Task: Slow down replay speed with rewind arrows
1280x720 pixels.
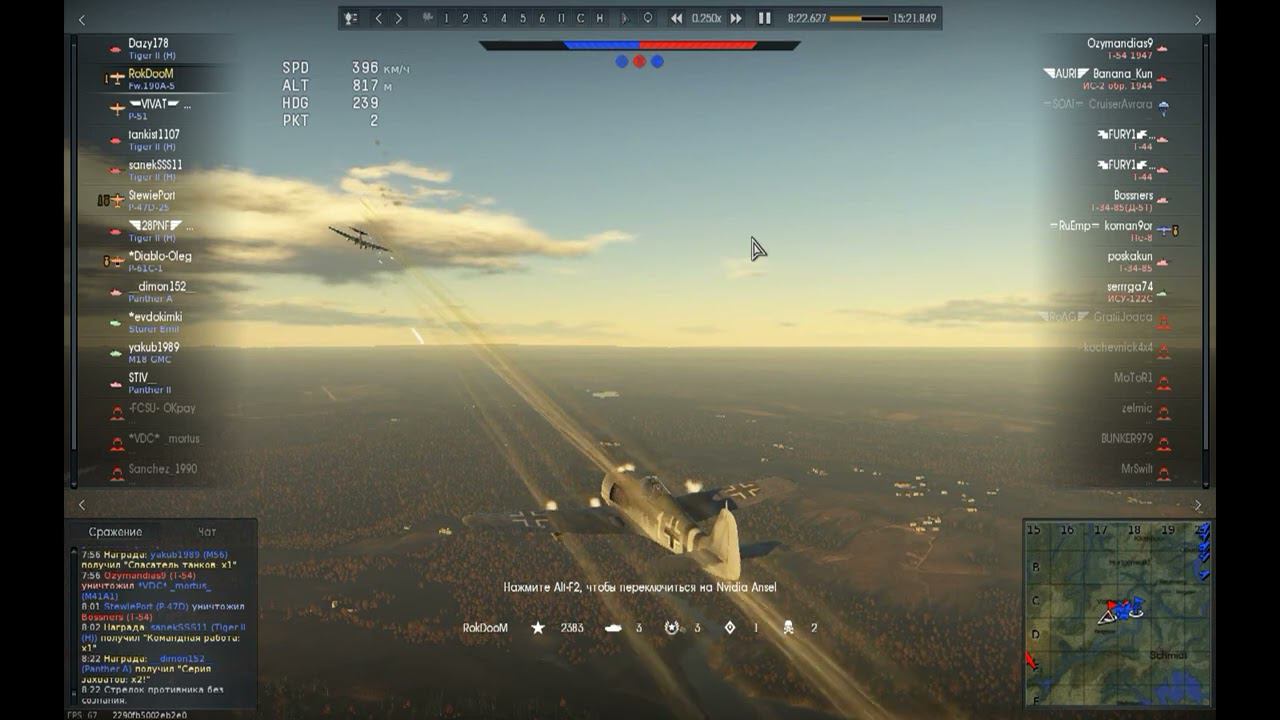Action: point(677,18)
